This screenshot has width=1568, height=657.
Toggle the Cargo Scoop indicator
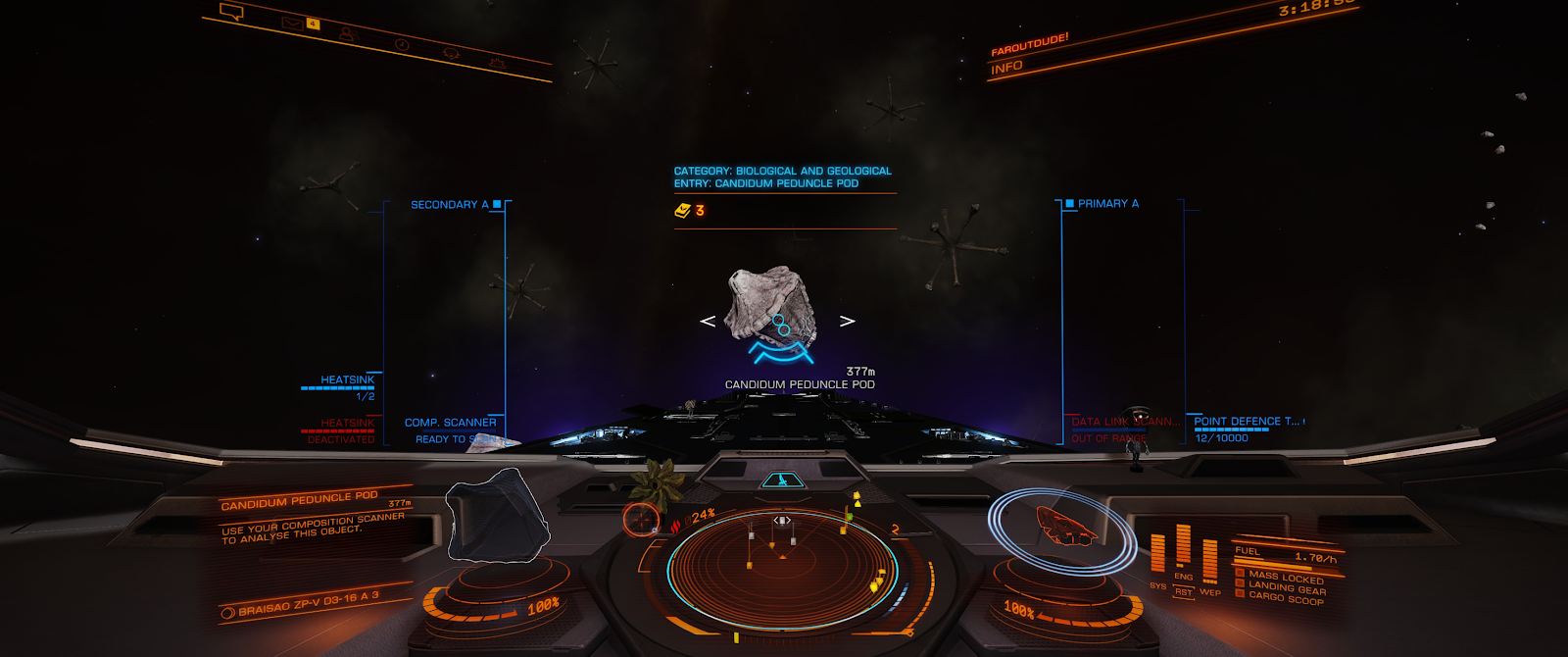(1285, 597)
